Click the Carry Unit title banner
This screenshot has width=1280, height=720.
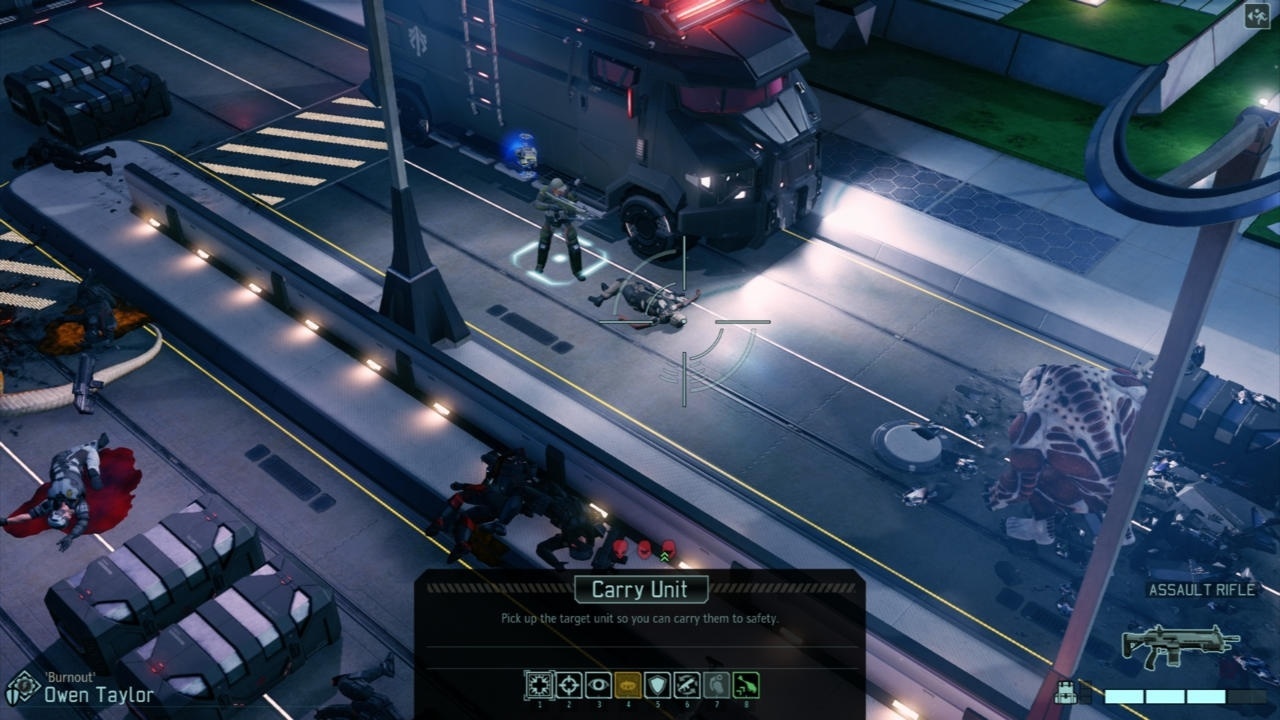(641, 590)
